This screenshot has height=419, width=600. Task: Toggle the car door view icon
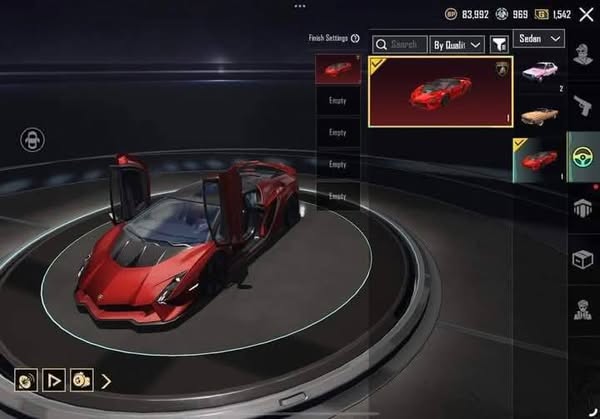(x=33, y=139)
